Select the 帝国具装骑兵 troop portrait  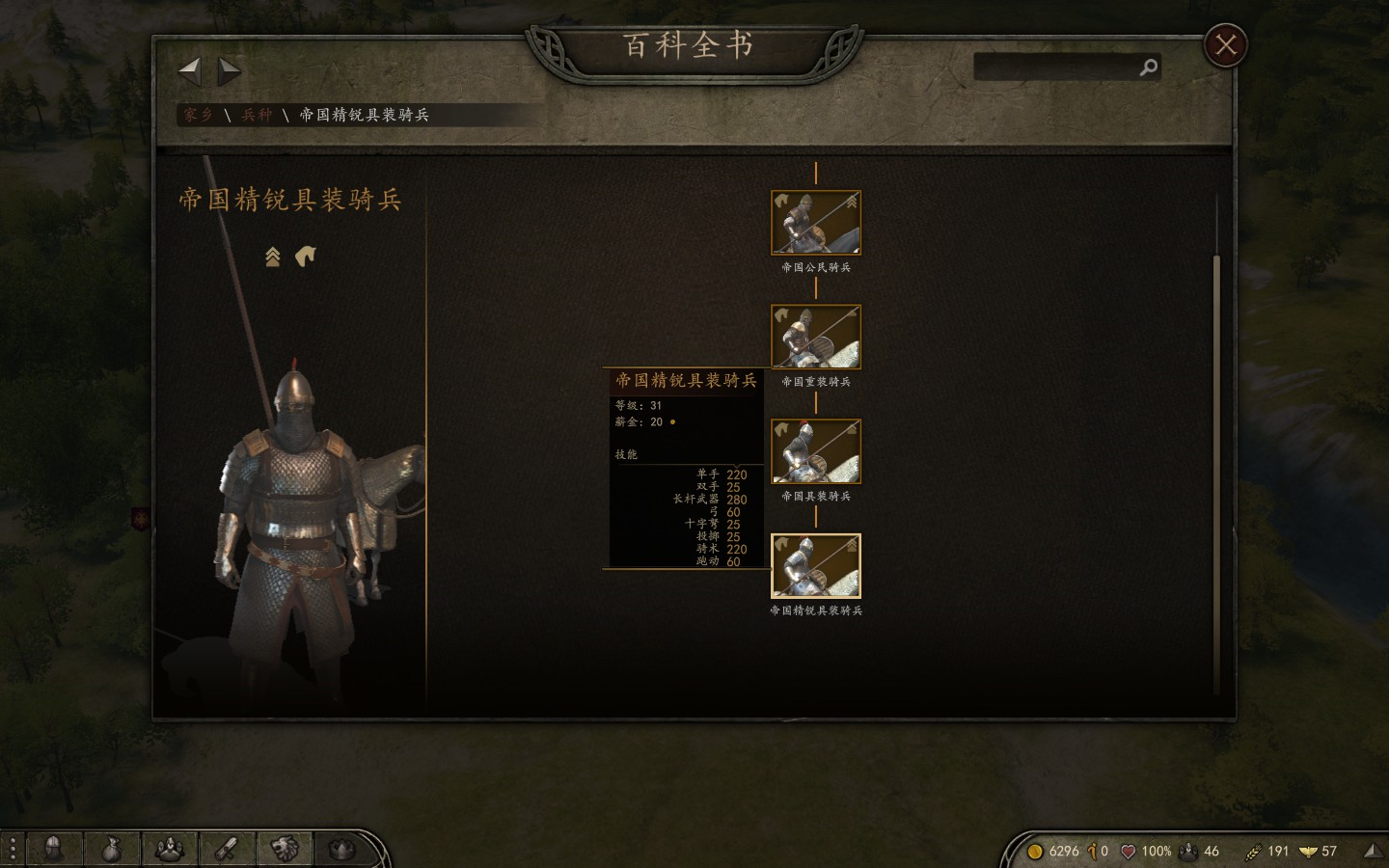[x=815, y=450]
